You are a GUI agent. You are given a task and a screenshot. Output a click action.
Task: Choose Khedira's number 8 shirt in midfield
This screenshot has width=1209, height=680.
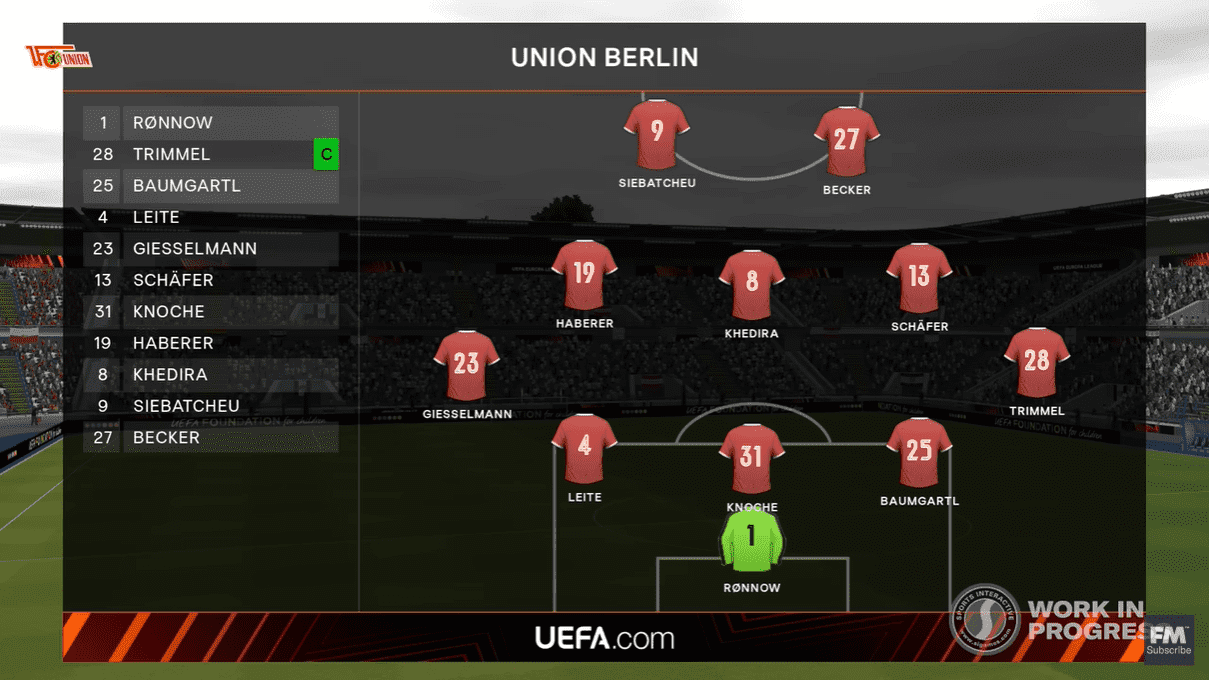coord(751,284)
